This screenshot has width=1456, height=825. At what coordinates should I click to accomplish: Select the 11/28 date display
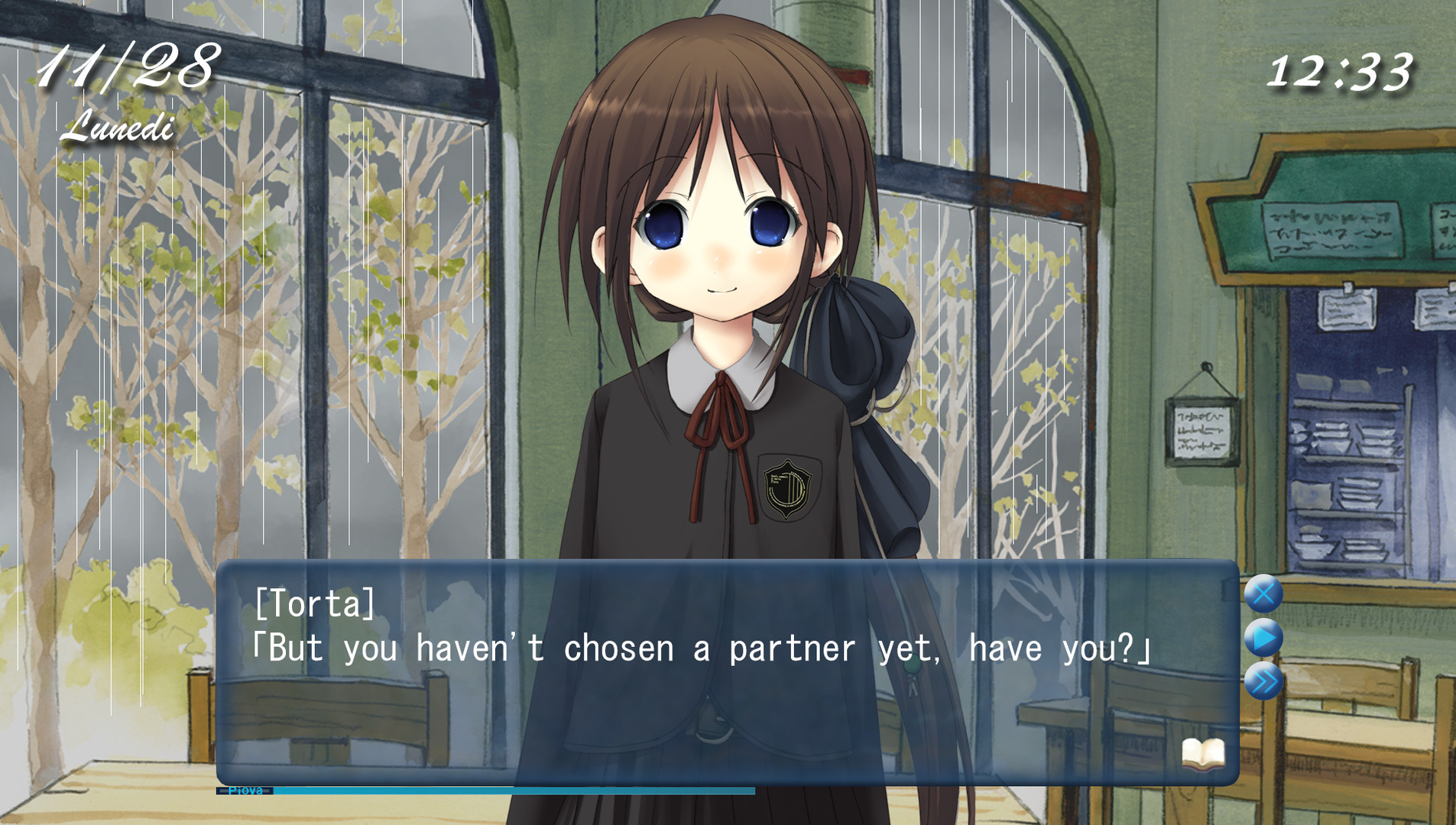click(130, 65)
